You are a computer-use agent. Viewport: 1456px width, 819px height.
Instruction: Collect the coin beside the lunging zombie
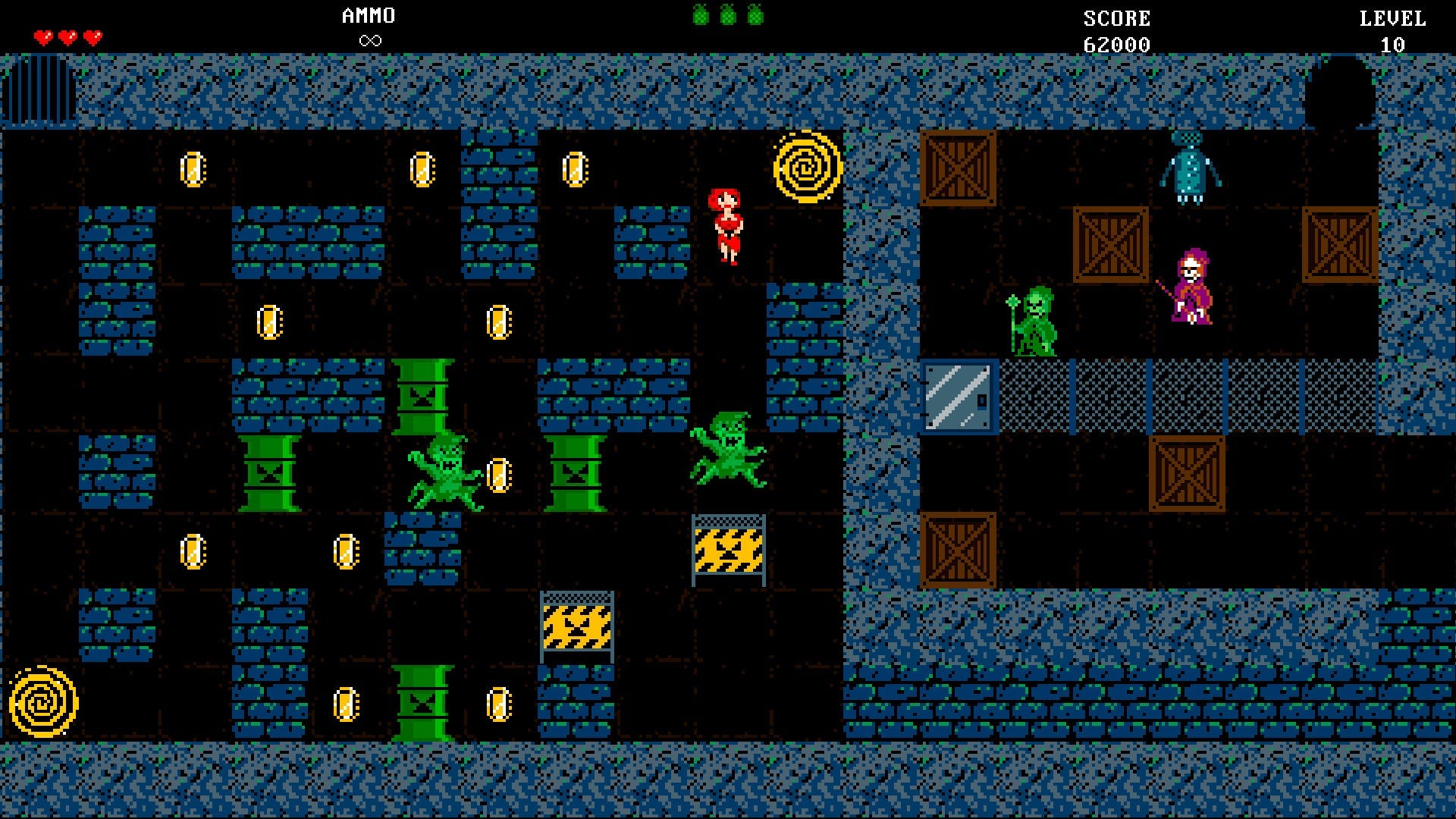pyautogui.click(x=499, y=474)
